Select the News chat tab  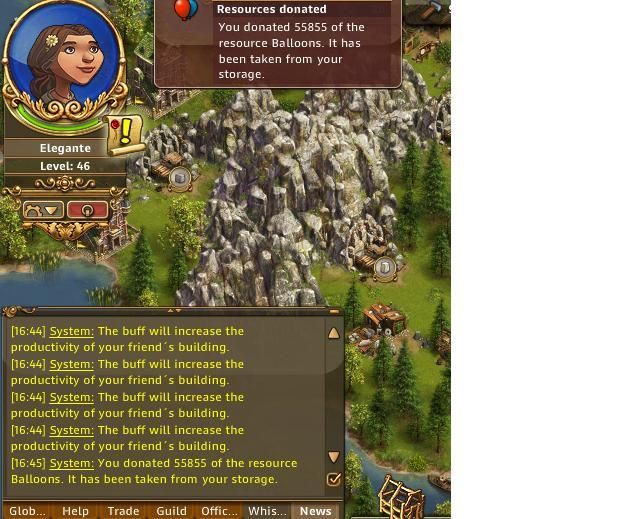[x=315, y=510]
